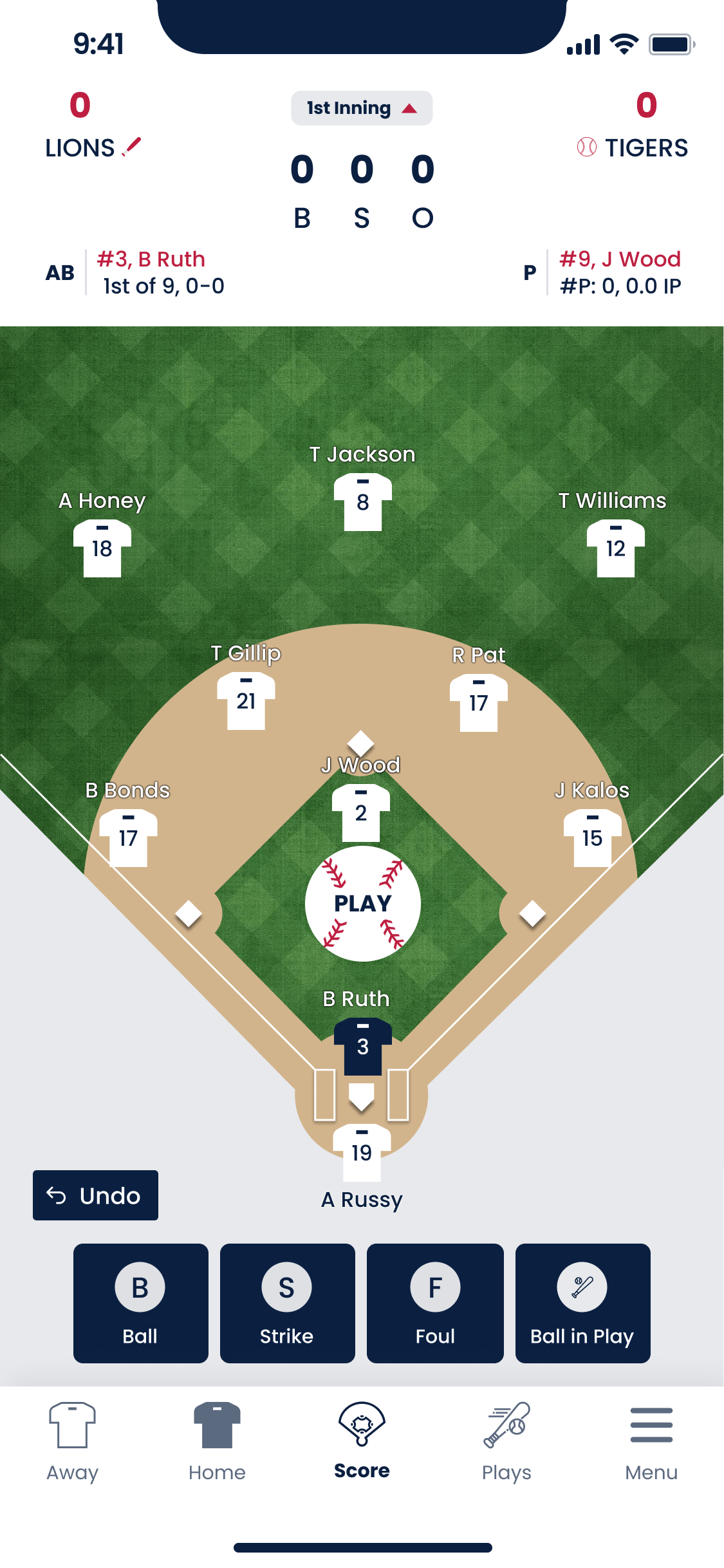Record a Foul ball
724x1568 pixels.
click(435, 1303)
